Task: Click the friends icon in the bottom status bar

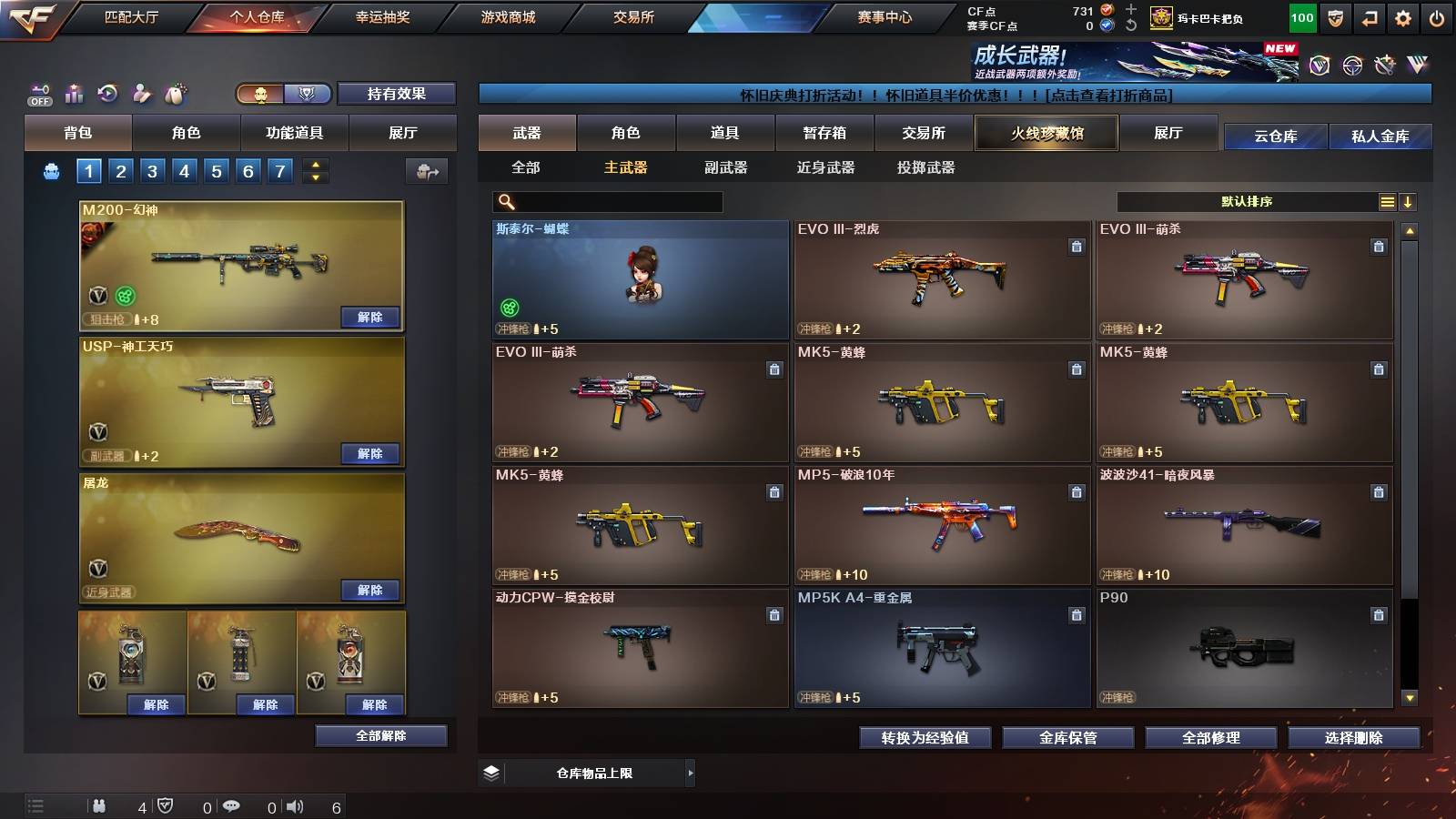Action: [102, 806]
